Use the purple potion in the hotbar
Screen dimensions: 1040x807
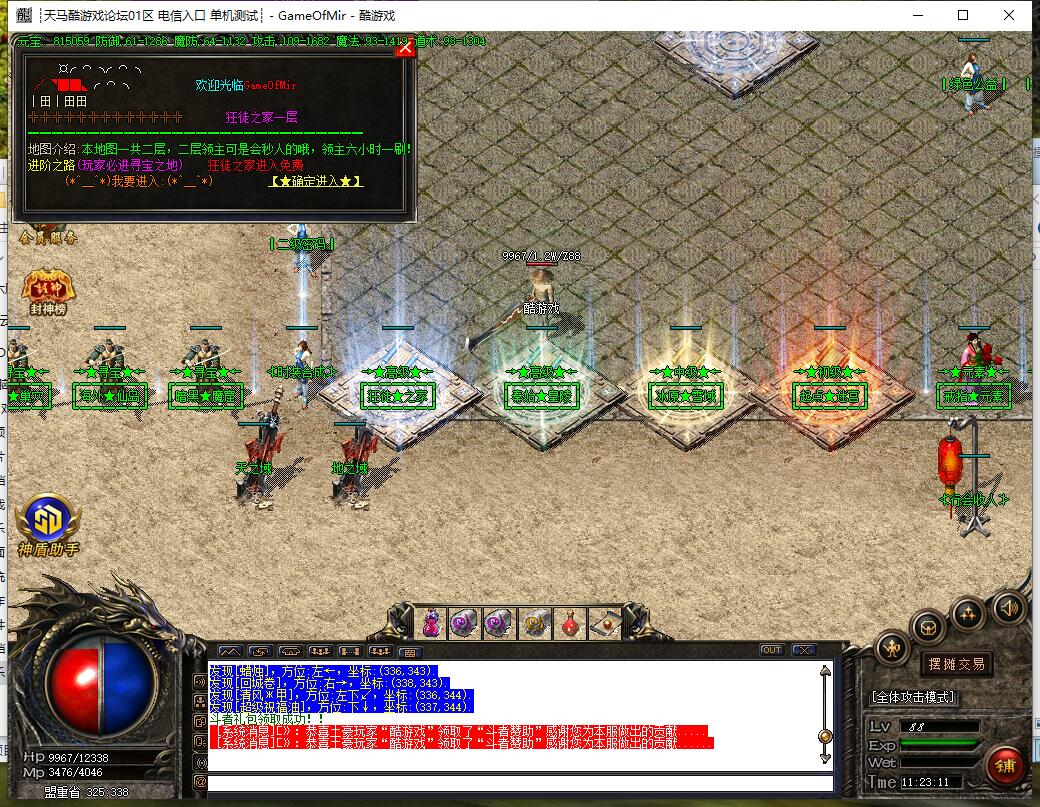[x=432, y=624]
